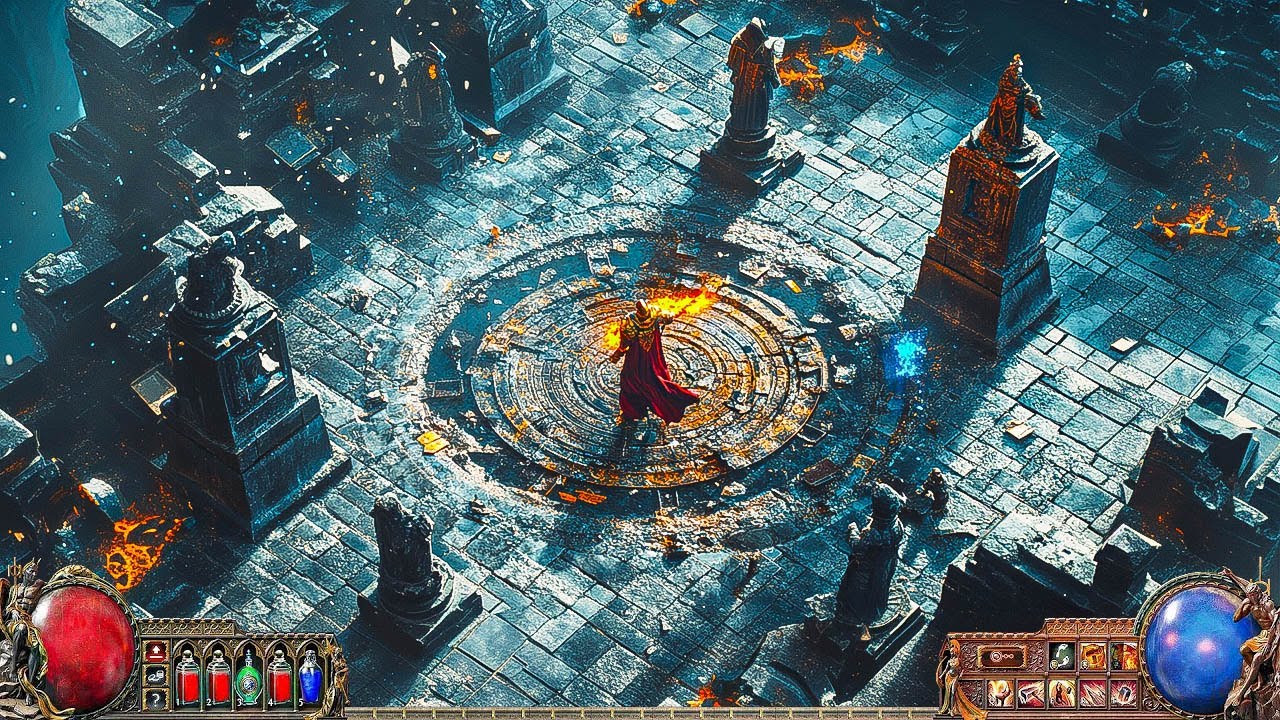Use the life flask in slot 4
Viewport: 1280px width, 720px height.
tap(281, 678)
